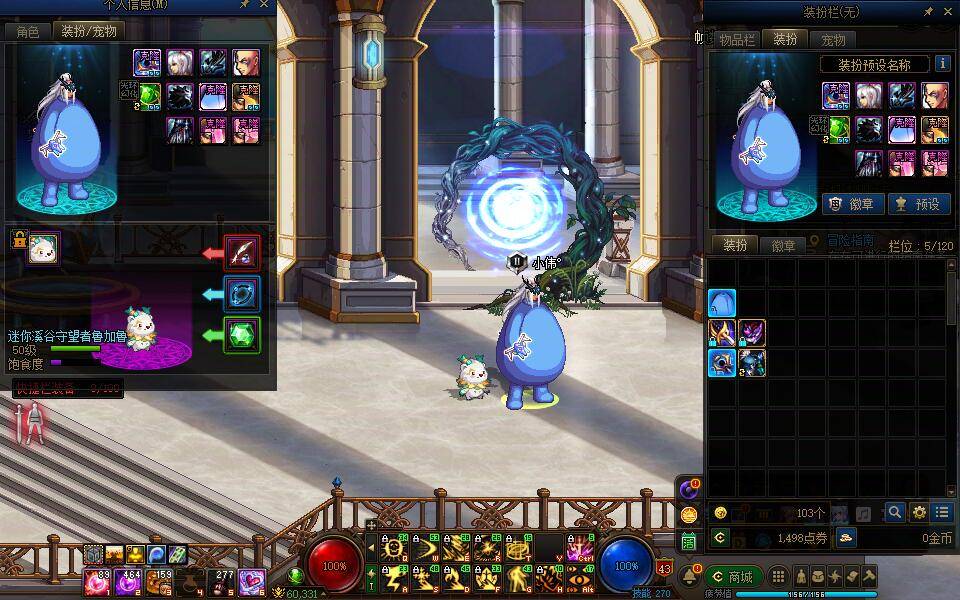Open the 预设 preset button

[918, 203]
